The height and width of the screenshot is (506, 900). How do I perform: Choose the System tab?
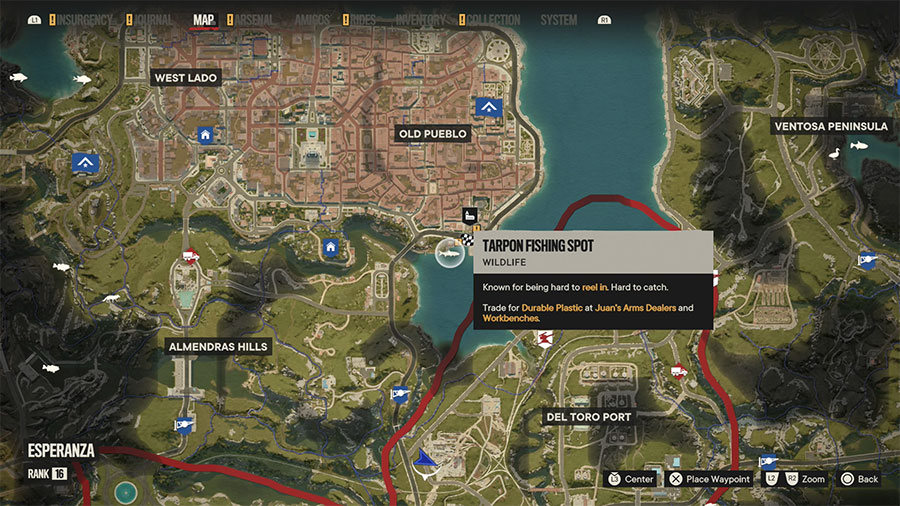[x=558, y=20]
